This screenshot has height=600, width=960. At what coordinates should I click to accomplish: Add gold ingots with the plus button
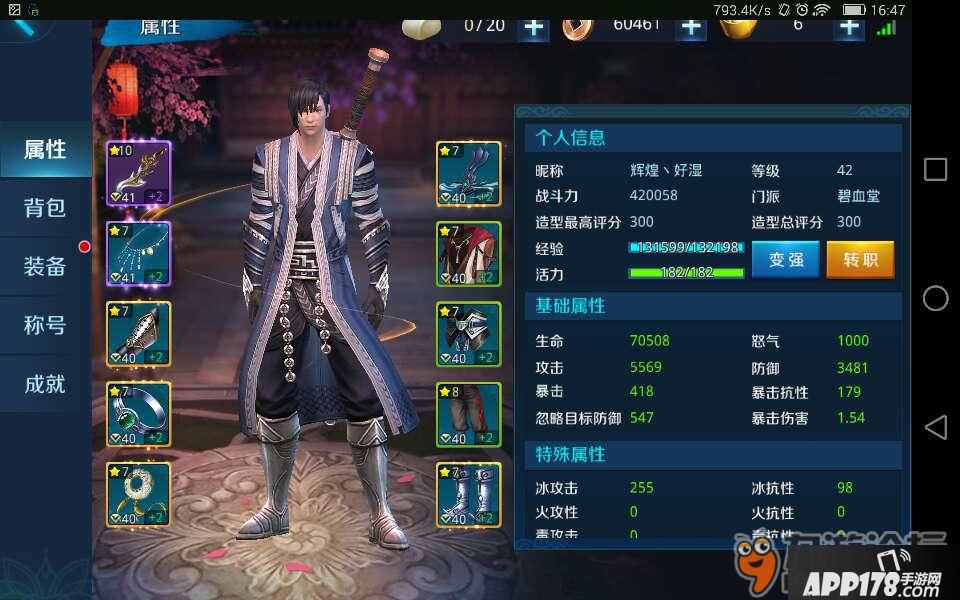coord(849,27)
